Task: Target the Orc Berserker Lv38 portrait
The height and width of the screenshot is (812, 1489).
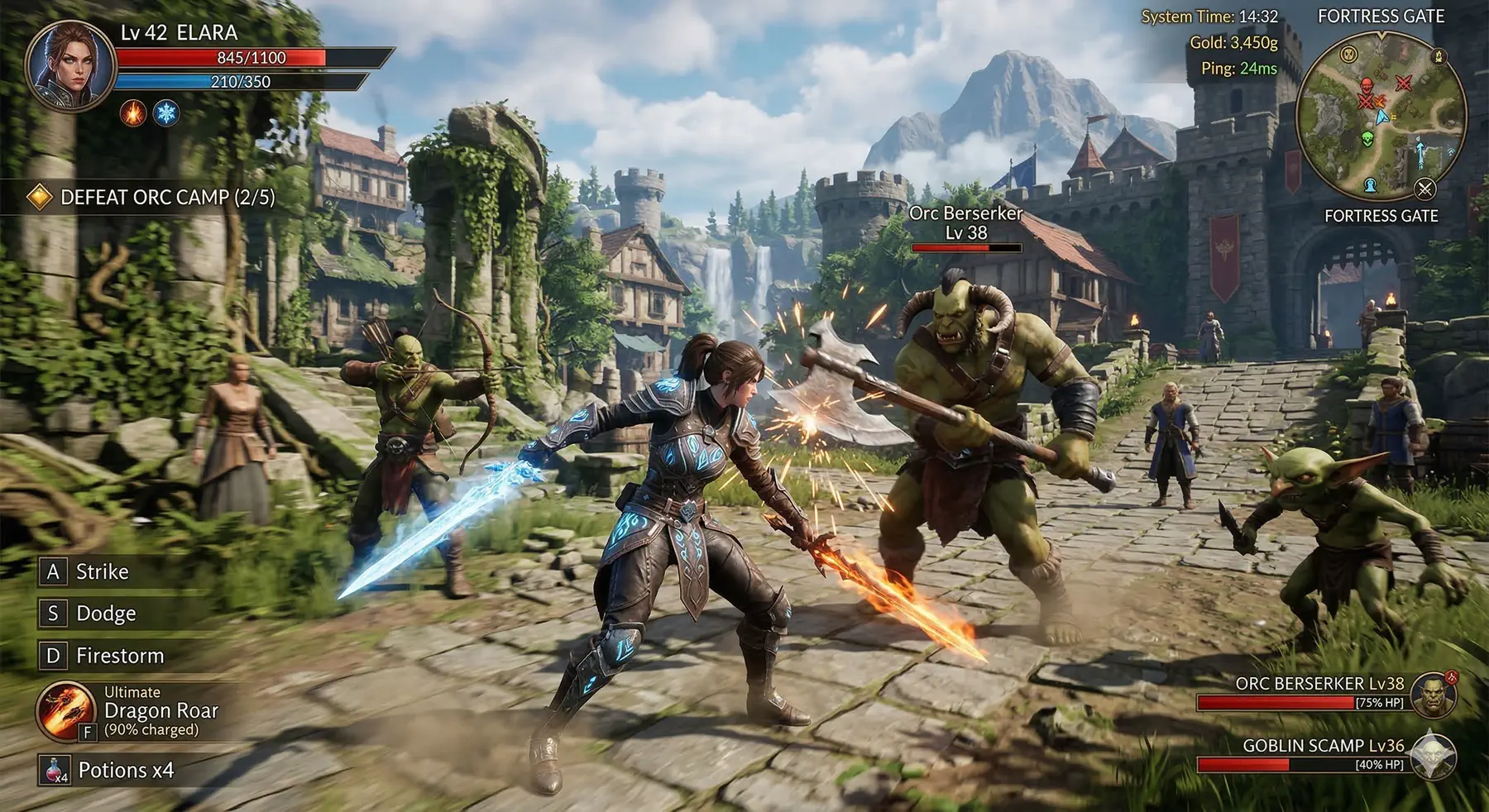Action: pyautogui.click(x=1434, y=695)
